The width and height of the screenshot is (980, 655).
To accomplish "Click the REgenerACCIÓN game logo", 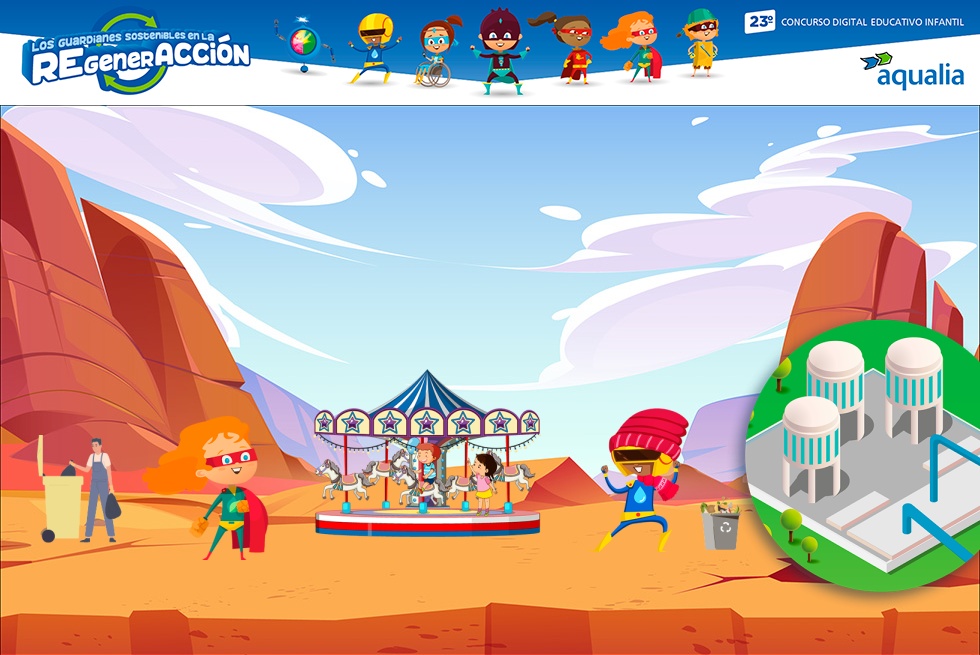I will tap(137, 56).
